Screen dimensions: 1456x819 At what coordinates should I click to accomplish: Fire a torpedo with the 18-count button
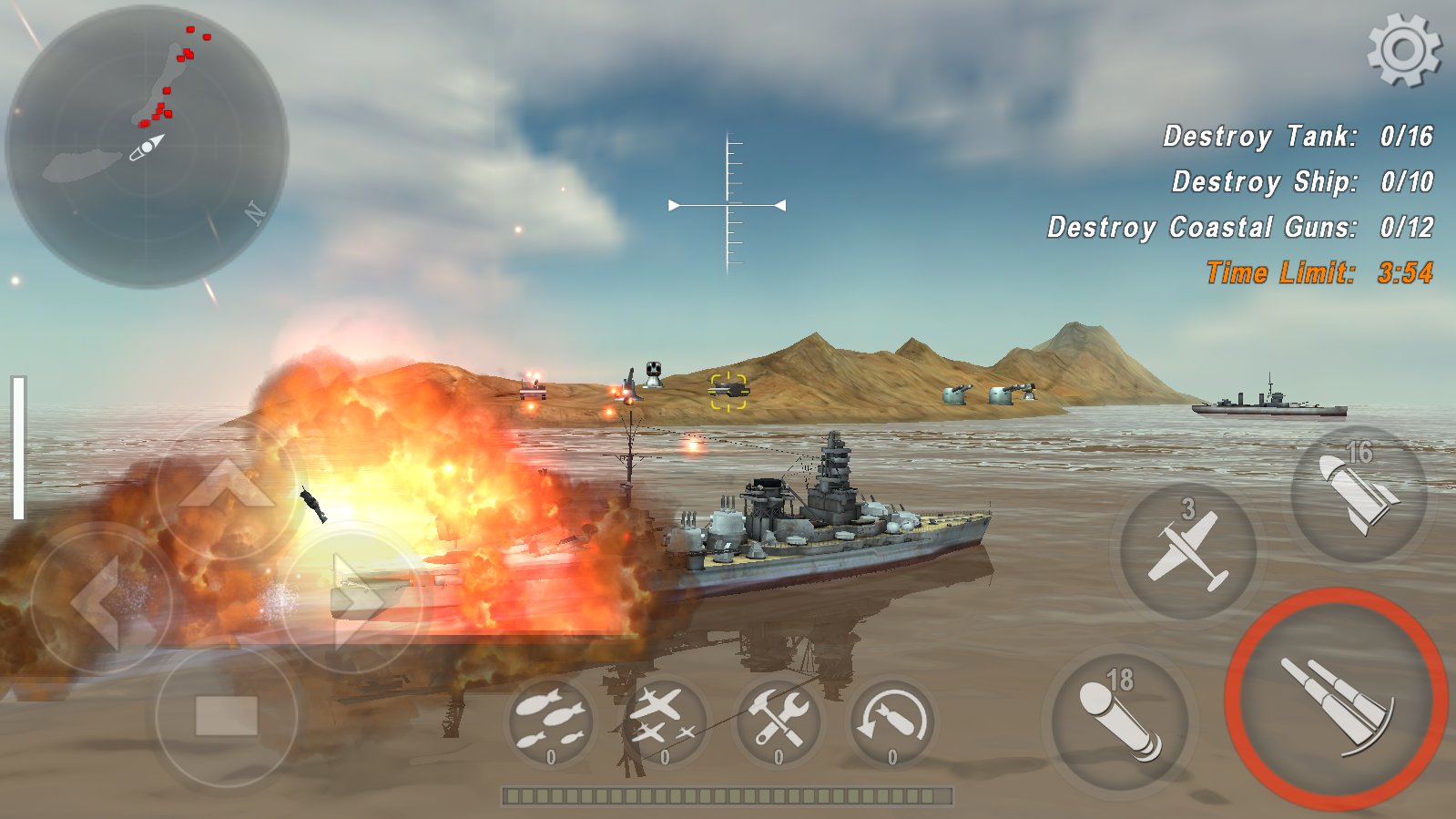click(1119, 719)
